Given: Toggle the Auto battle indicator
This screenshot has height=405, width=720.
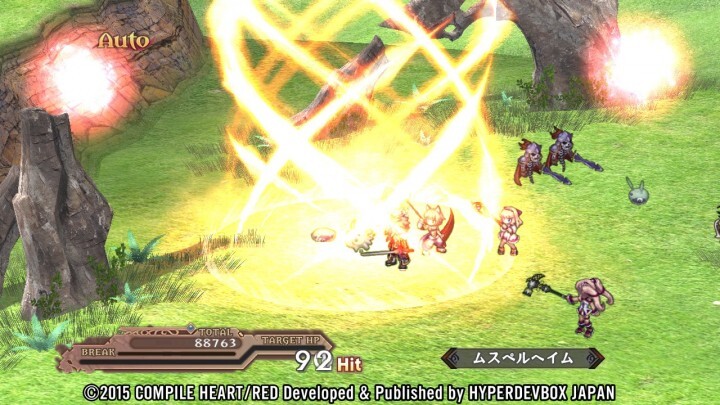Looking at the screenshot, I should [x=123, y=41].
